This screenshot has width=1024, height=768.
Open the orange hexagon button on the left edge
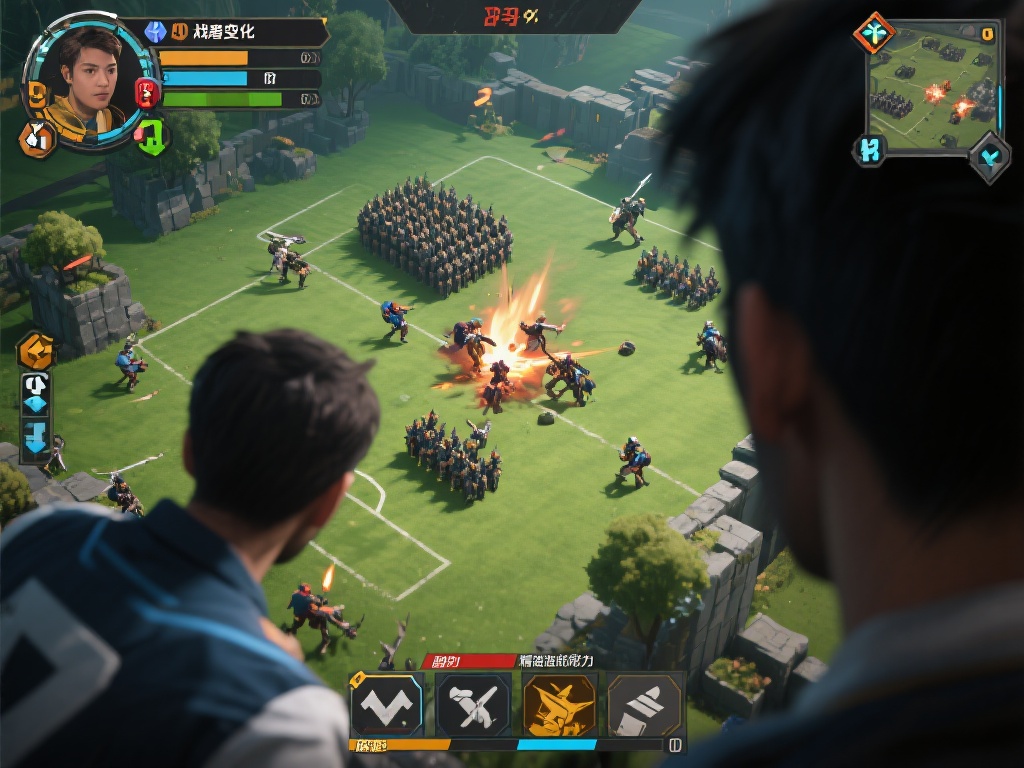(x=36, y=350)
